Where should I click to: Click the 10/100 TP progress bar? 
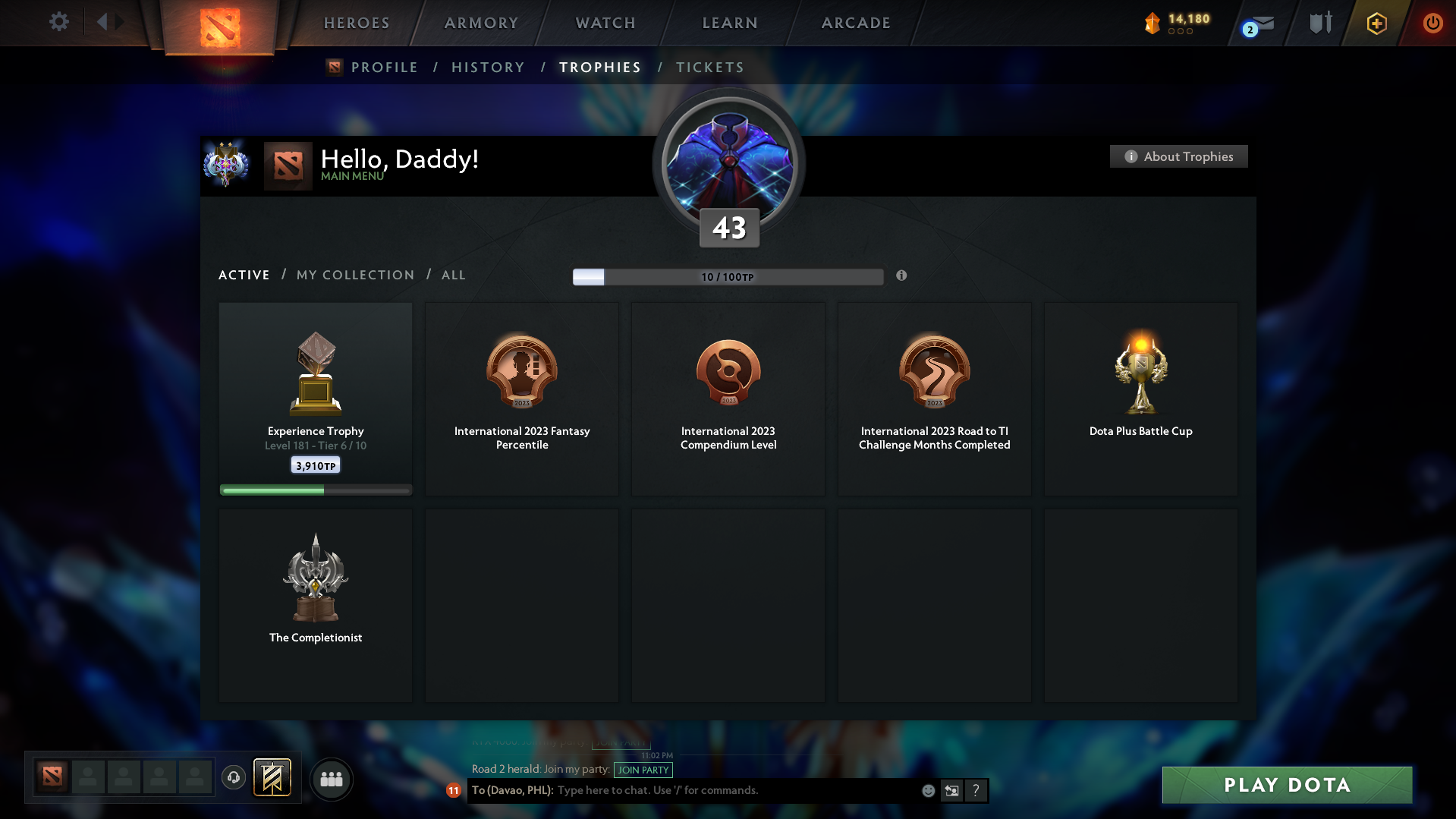click(728, 276)
